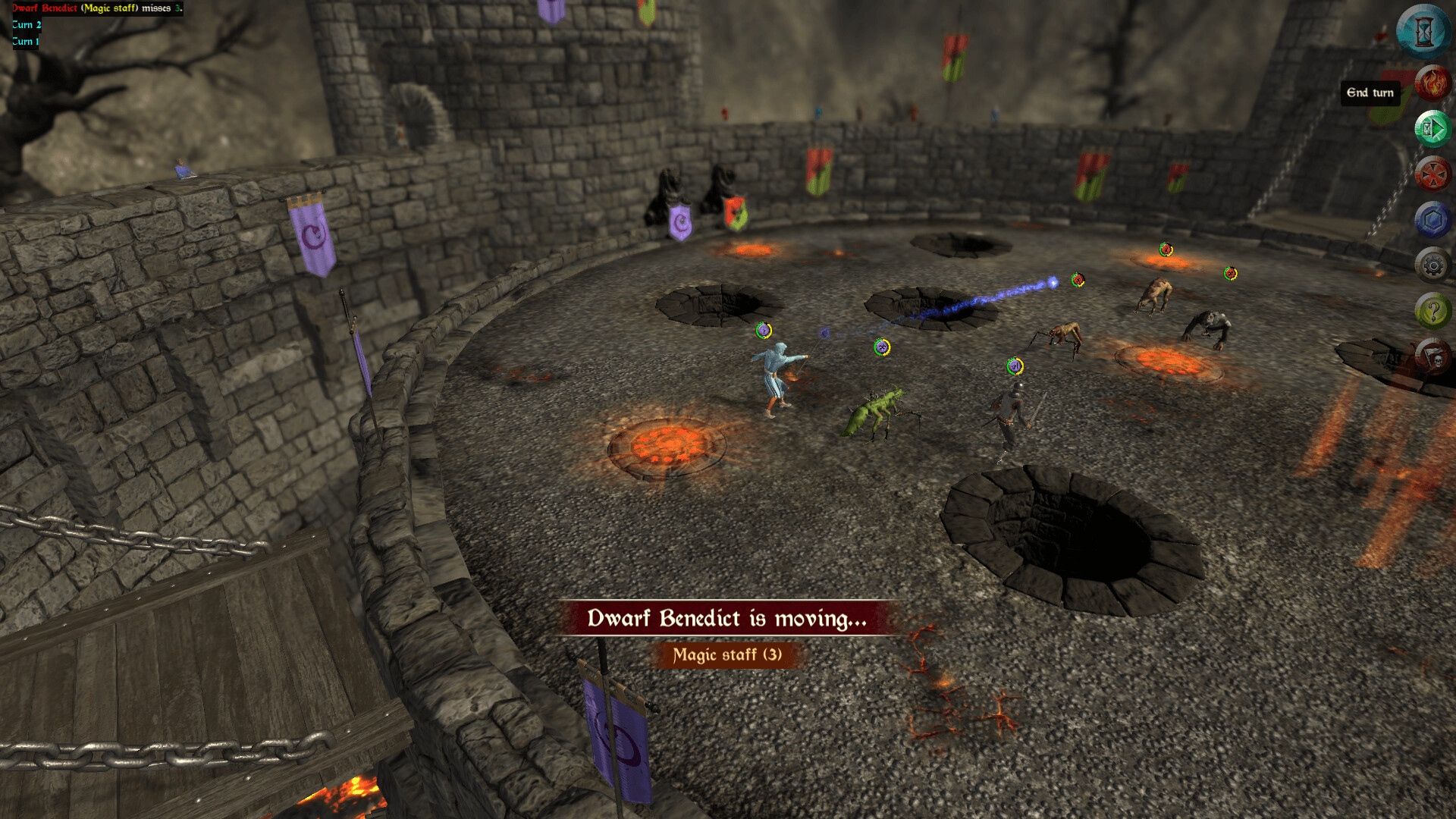This screenshot has height=819, width=1456.
Task: Activate the red flame icon
Action: (1432, 83)
